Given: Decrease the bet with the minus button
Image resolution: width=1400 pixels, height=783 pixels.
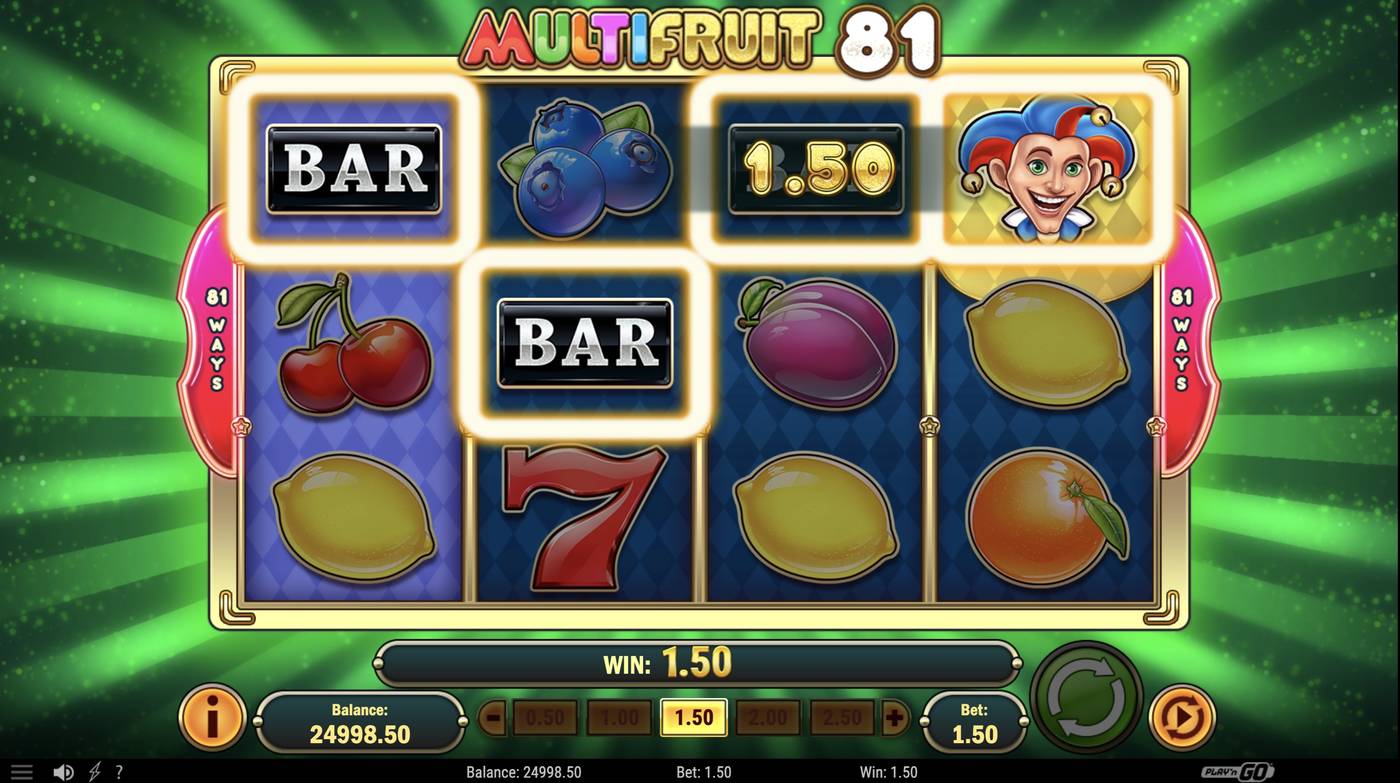Looking at the screenshot, I should click(x=491, y=717).
